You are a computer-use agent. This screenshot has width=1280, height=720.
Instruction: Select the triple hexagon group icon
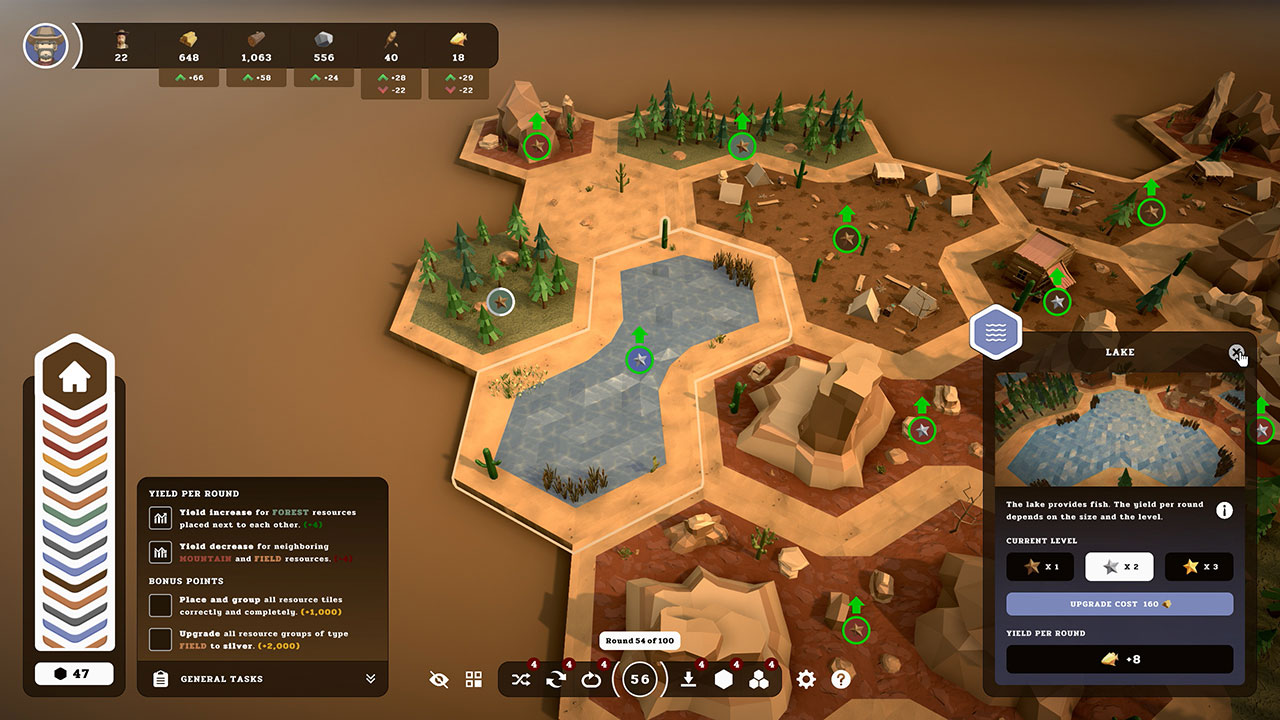point(761,679)
